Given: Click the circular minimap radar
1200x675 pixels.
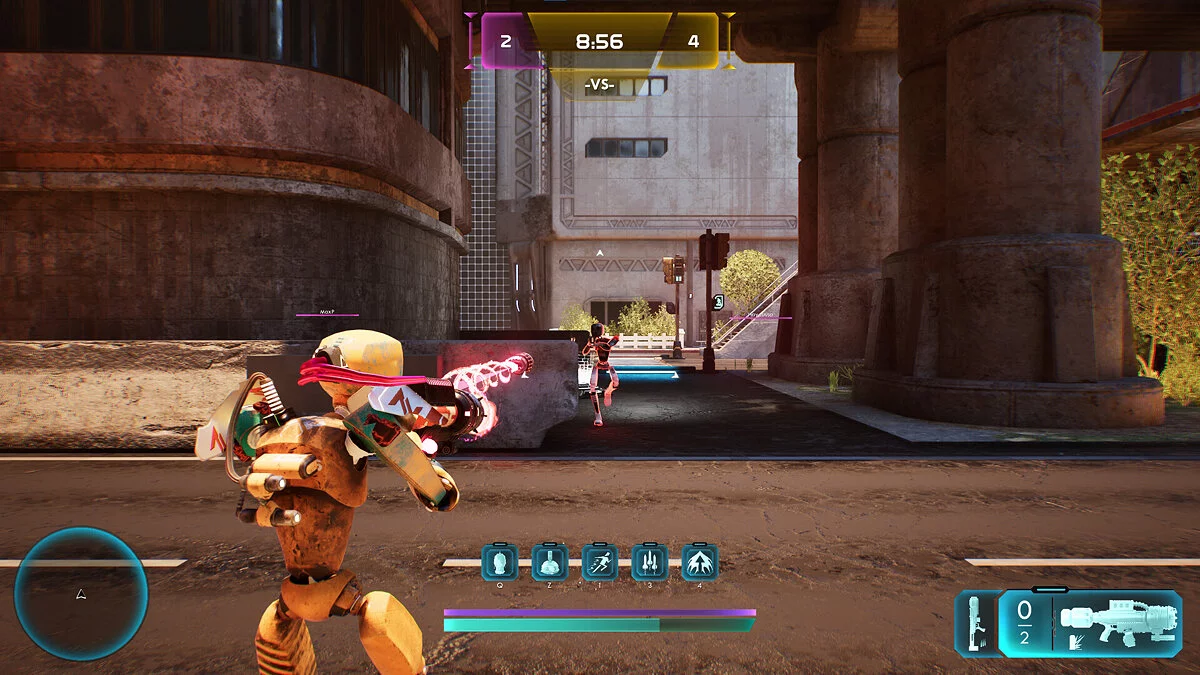Looking at the screenshot, I should (x=81, y=594).
